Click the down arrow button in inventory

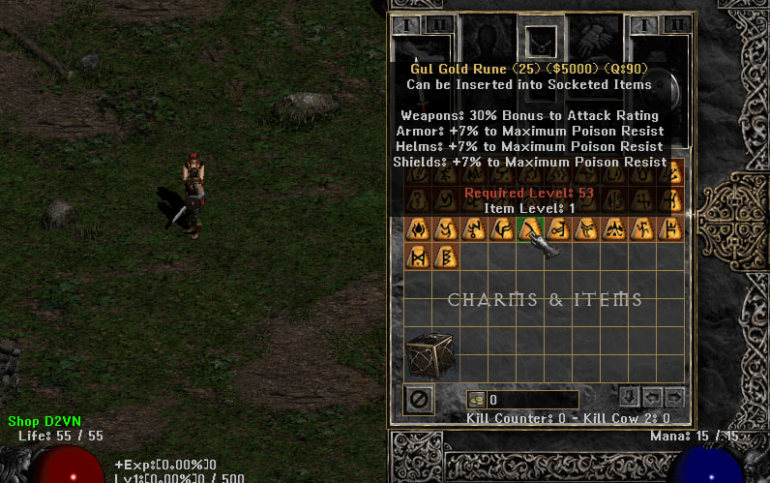click(x=629, y=396)
